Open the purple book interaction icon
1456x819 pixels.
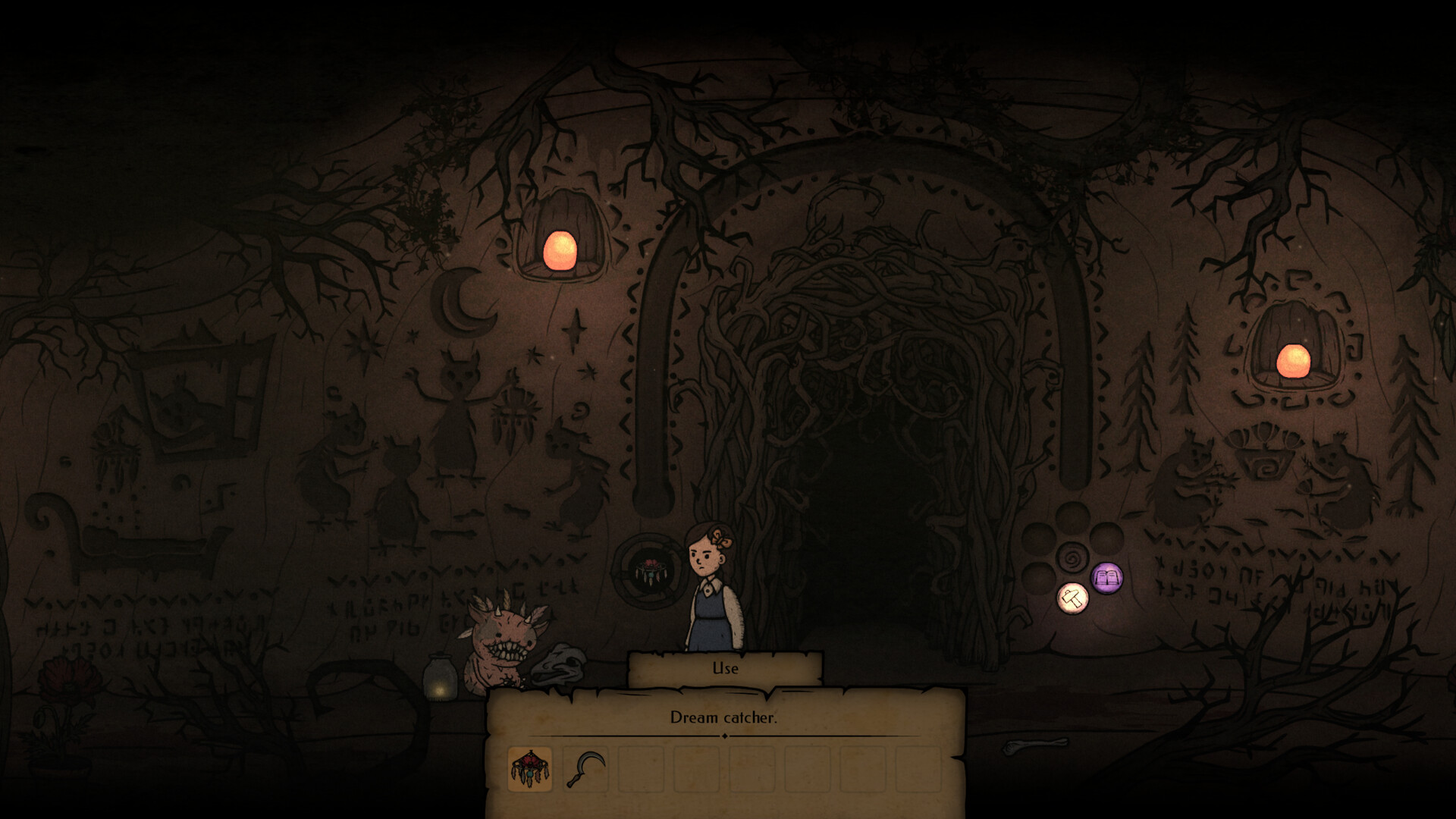(1106, 579)
